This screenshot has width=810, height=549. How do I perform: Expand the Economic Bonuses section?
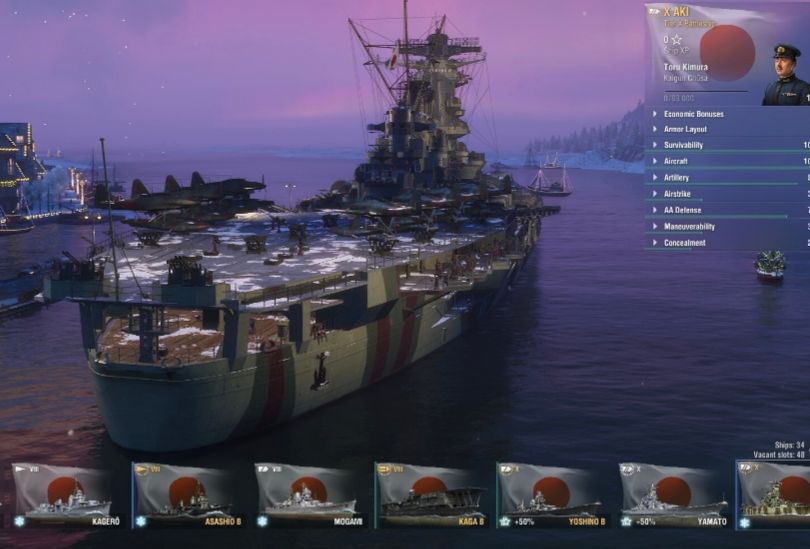click(693, 114)
